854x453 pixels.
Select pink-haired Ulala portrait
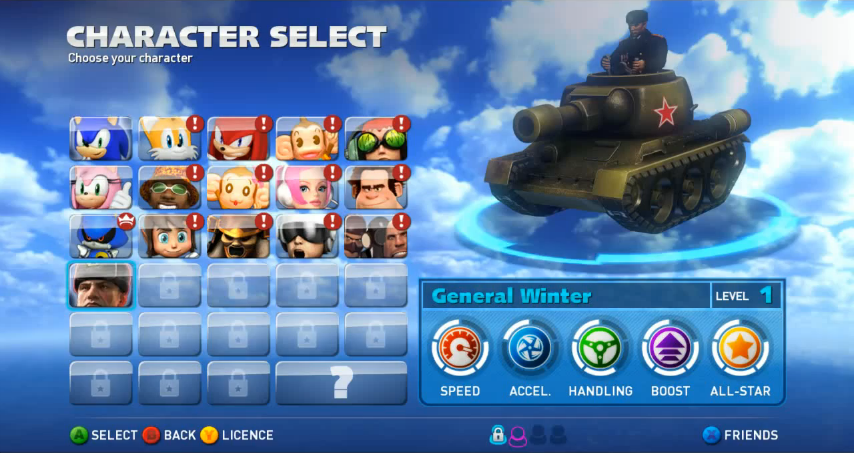click(x=307, y=187)
